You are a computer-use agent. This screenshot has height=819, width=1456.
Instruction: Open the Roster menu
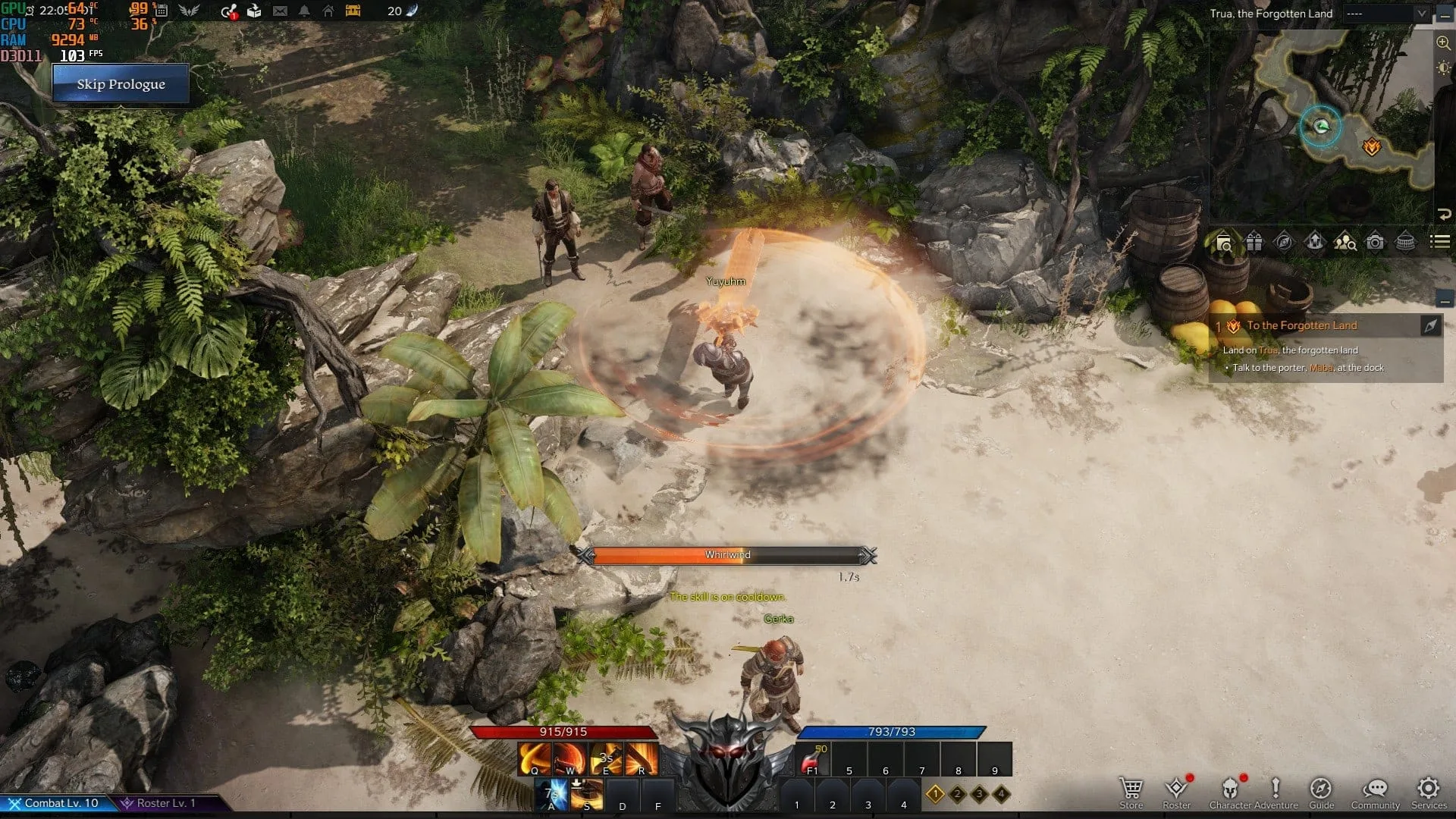(x=1176, y=791)
